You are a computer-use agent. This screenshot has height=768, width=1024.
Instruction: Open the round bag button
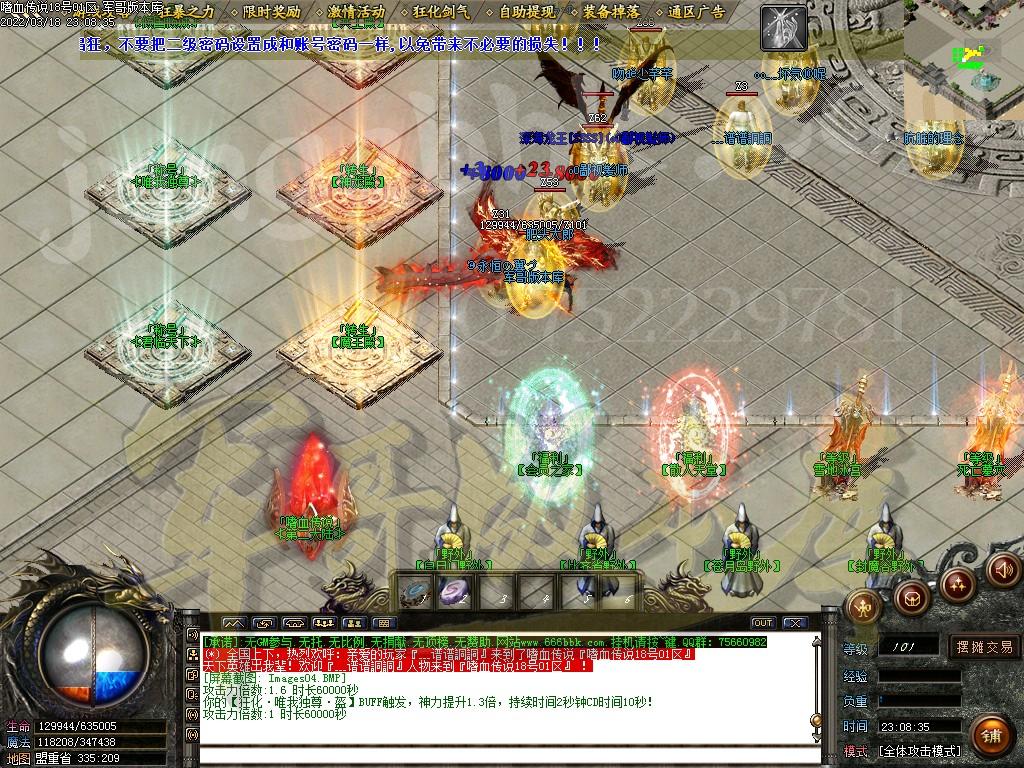pyautogui.click(x=911, y=597)
